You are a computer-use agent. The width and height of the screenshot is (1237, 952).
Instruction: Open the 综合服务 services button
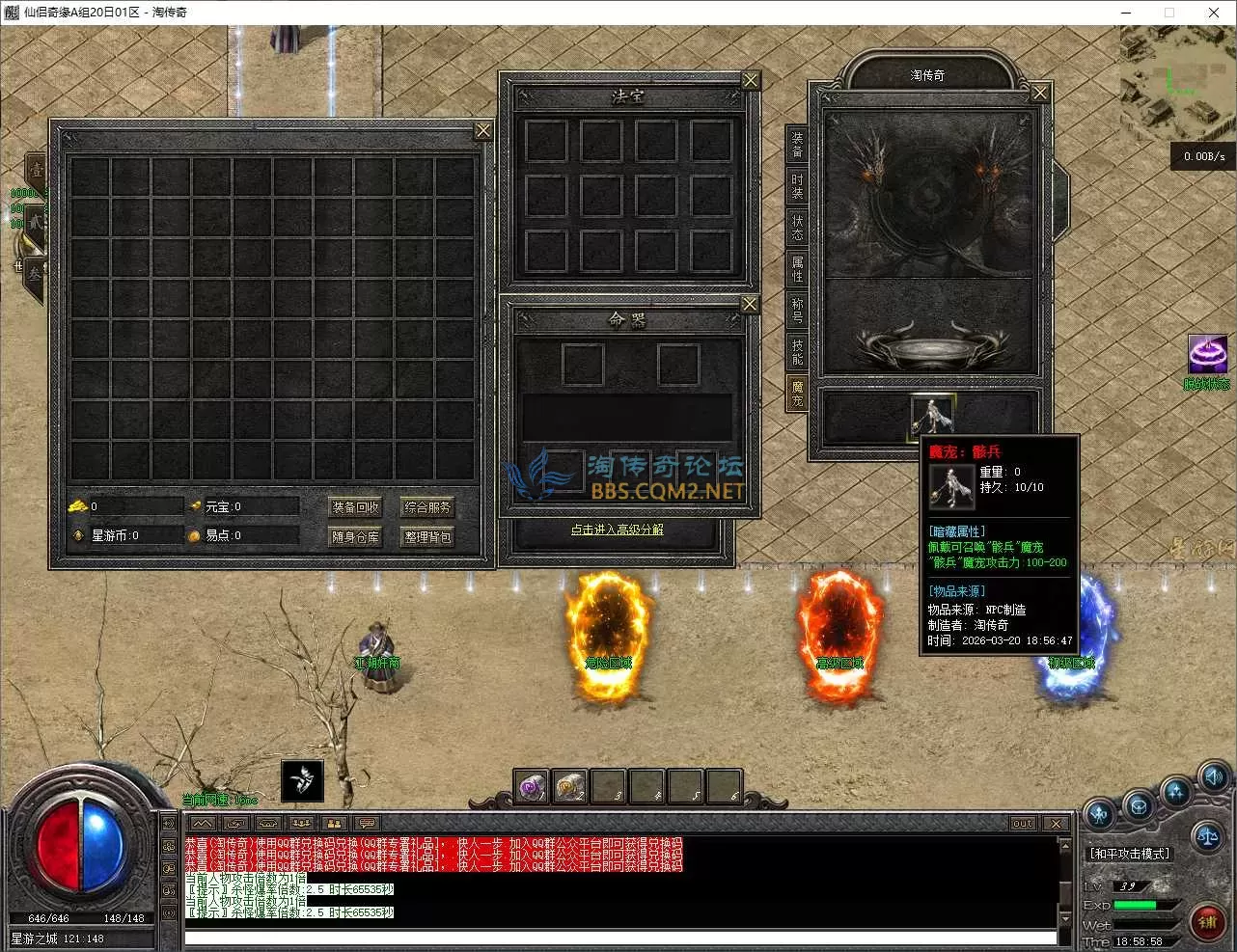click(x=427, y=507)
